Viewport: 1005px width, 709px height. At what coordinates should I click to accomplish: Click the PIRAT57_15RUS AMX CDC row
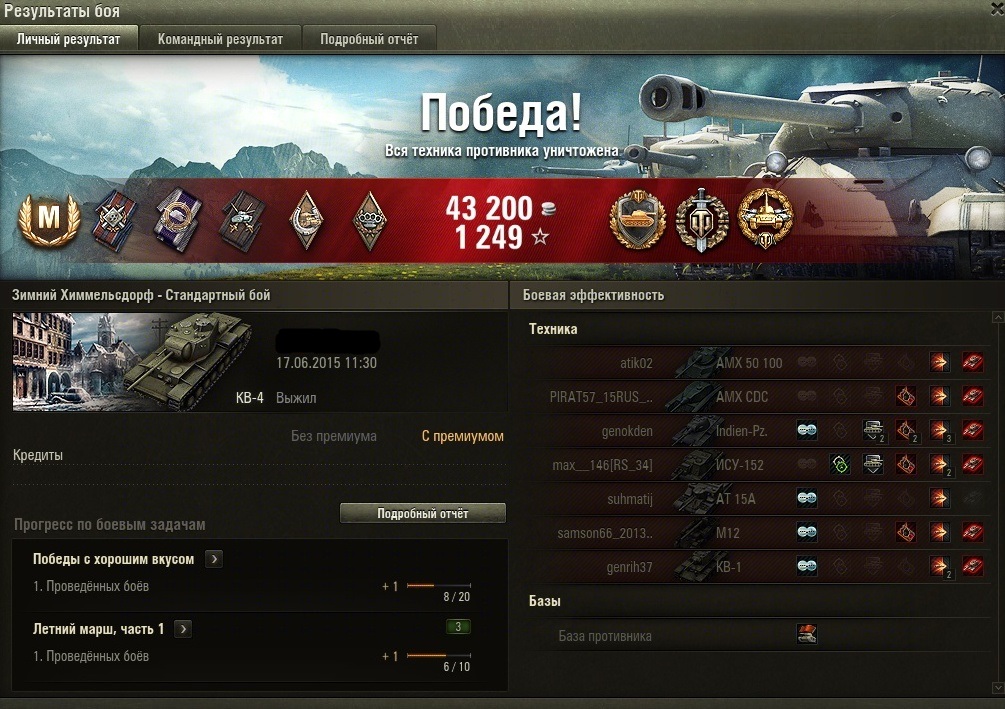pos(640,397)
